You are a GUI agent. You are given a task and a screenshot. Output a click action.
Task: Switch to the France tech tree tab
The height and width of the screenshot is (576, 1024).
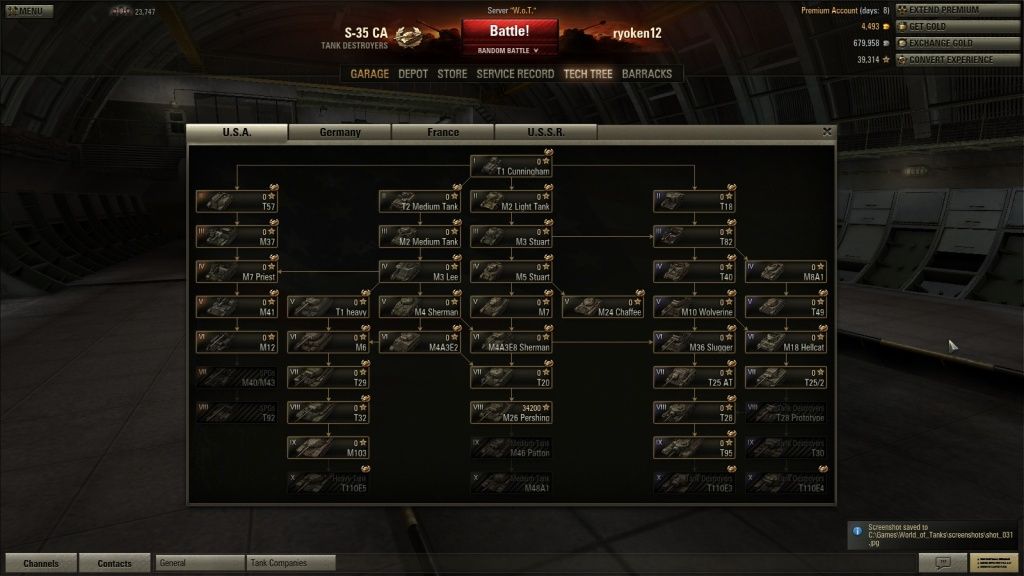pyautogui.click(x=443, y=132)
